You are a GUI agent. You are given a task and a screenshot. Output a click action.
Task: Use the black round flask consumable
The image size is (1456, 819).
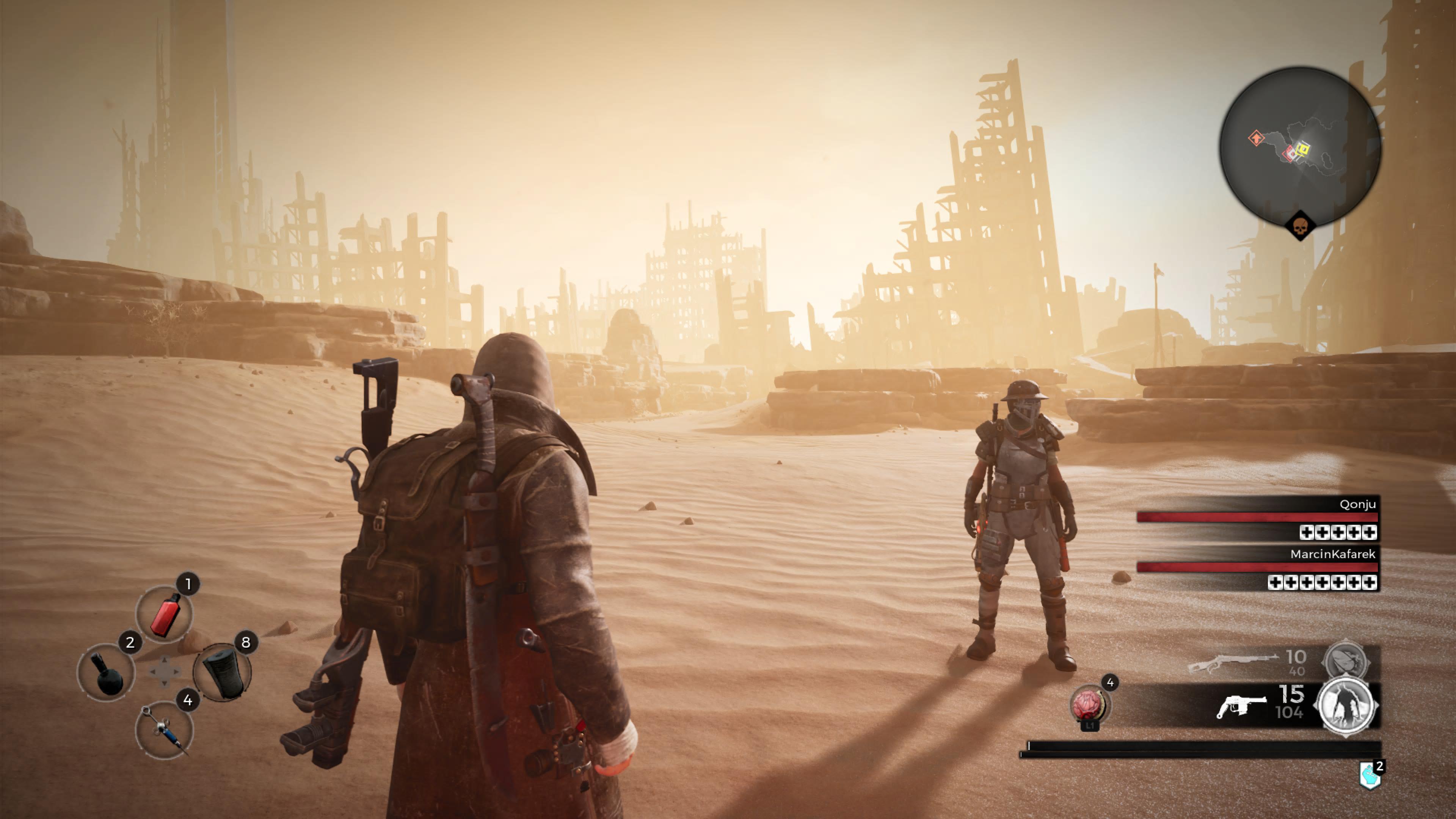point(106,673)
